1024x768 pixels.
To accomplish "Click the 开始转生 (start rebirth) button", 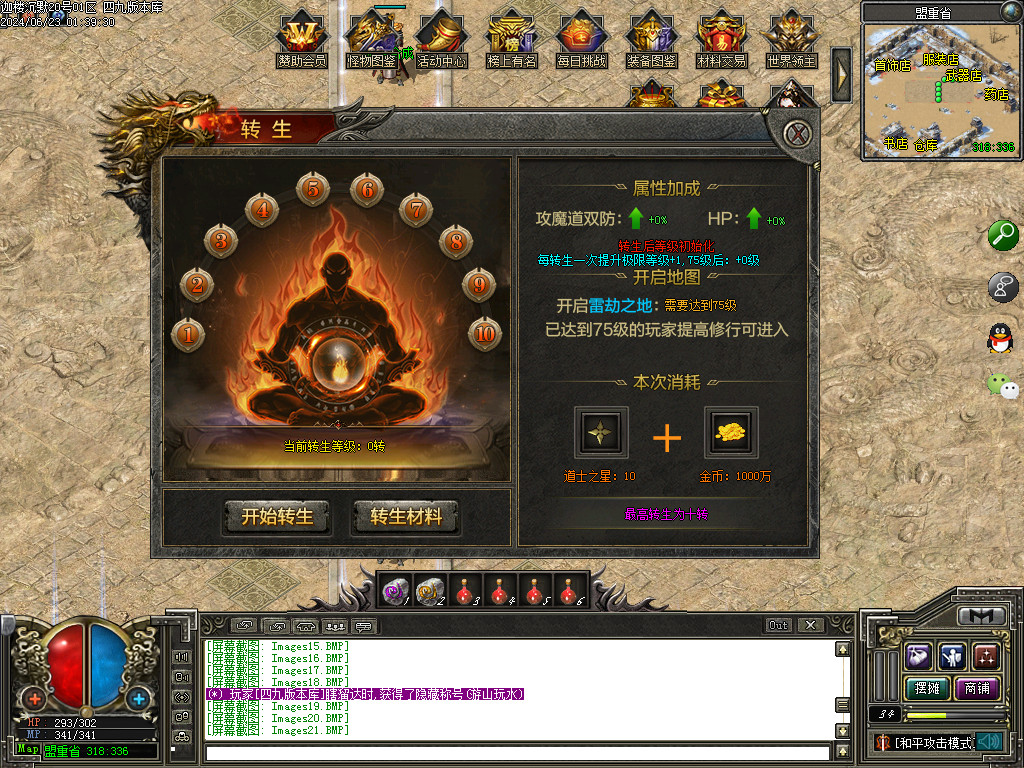I will pyautogui.click(x=277, y=517).
